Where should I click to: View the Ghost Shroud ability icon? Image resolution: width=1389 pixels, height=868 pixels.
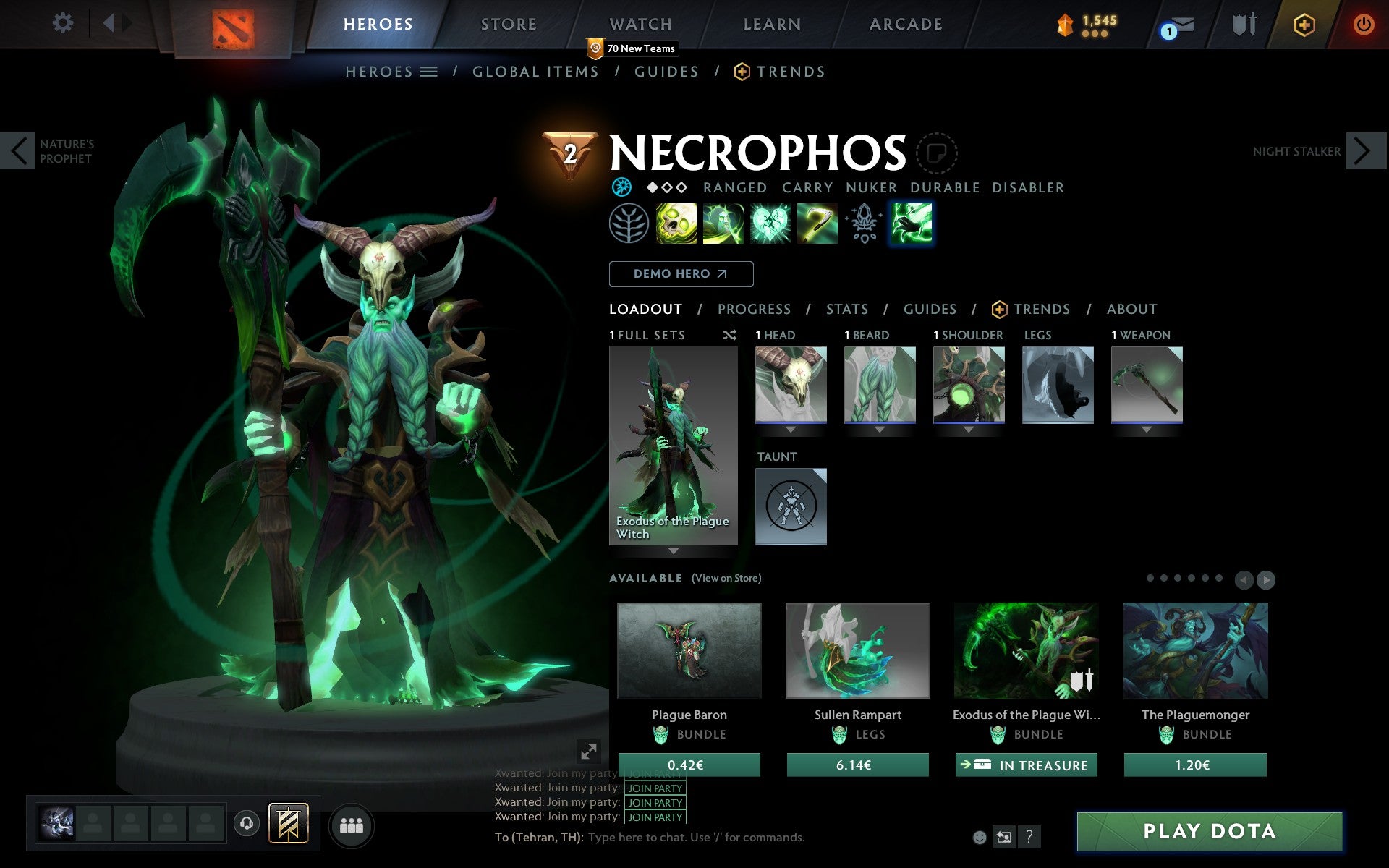pos(724,224)
